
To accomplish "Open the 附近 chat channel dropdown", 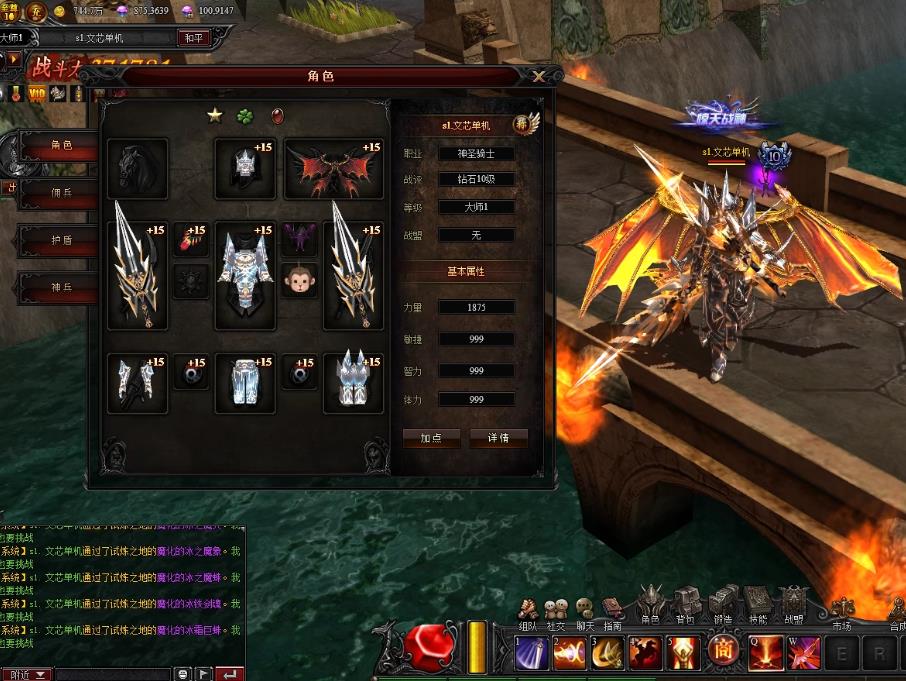I will click(x=26, y=674).
